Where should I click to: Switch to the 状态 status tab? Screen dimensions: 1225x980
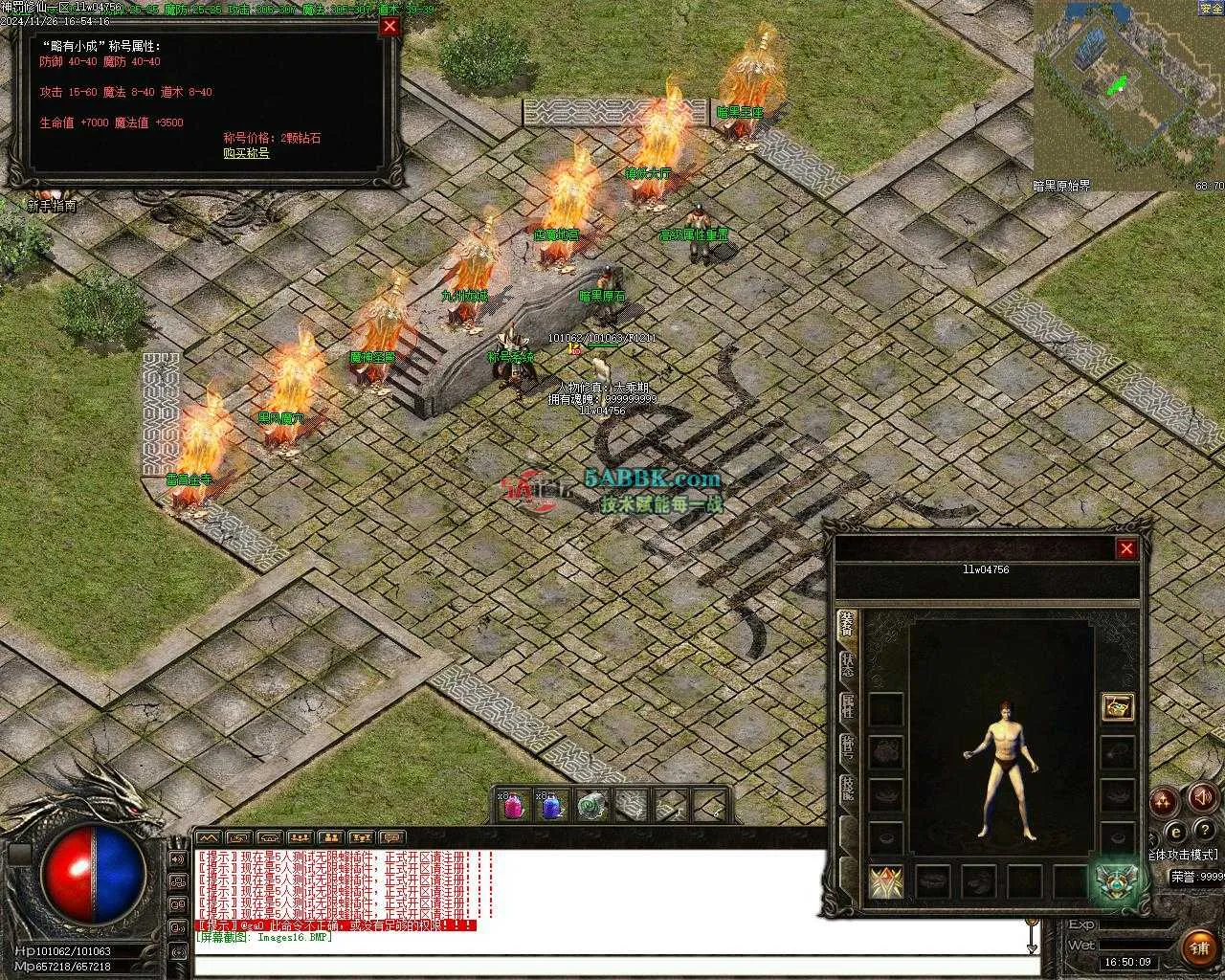[x=847, y=665]
